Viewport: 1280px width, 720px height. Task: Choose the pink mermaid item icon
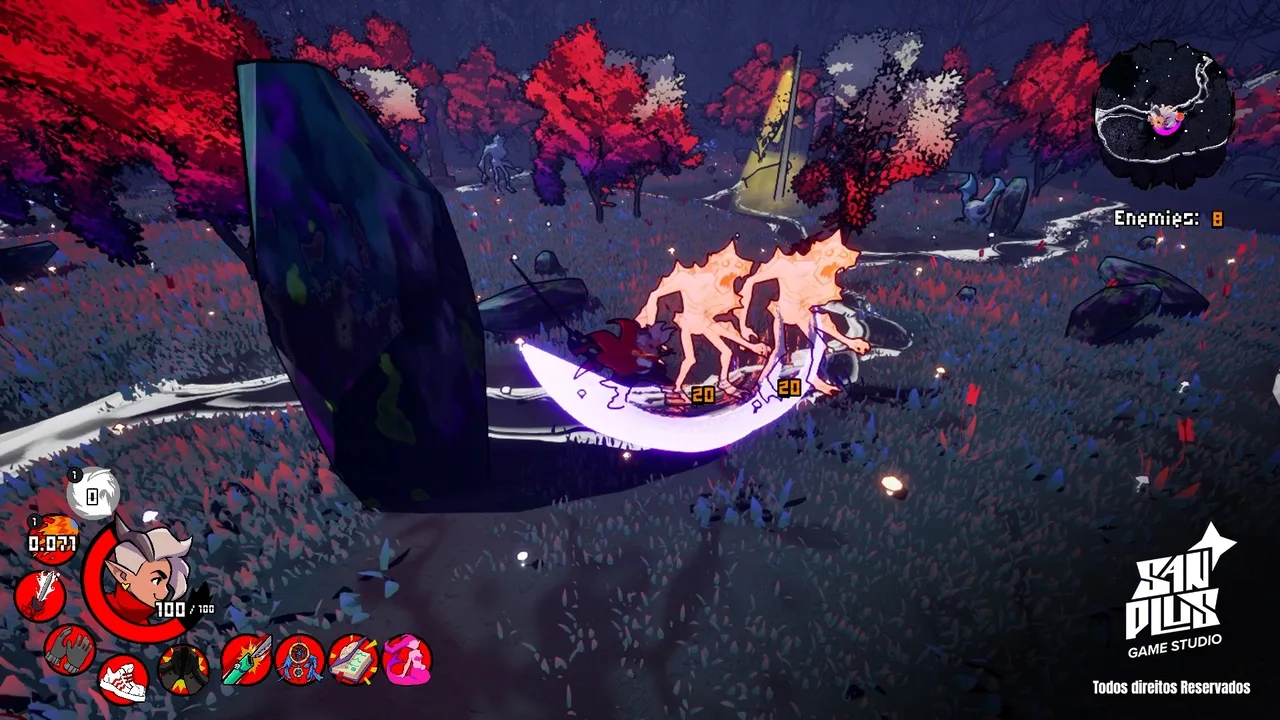[406, 660]
